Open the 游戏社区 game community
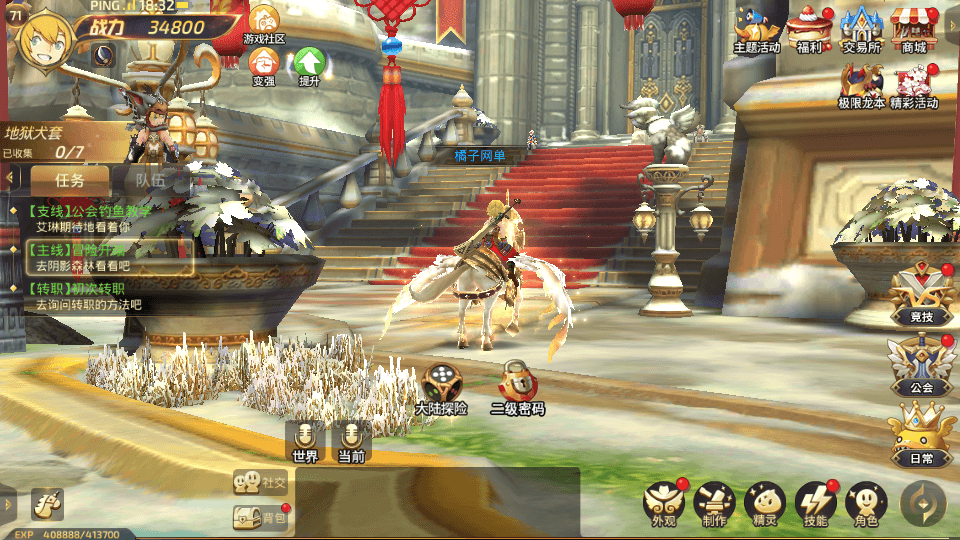 click(x=264, y=22)
